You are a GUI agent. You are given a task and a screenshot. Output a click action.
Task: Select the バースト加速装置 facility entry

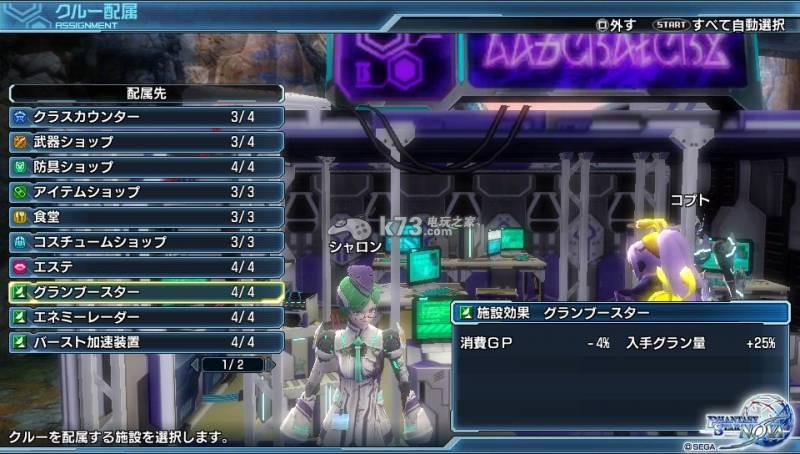(146, 342)
